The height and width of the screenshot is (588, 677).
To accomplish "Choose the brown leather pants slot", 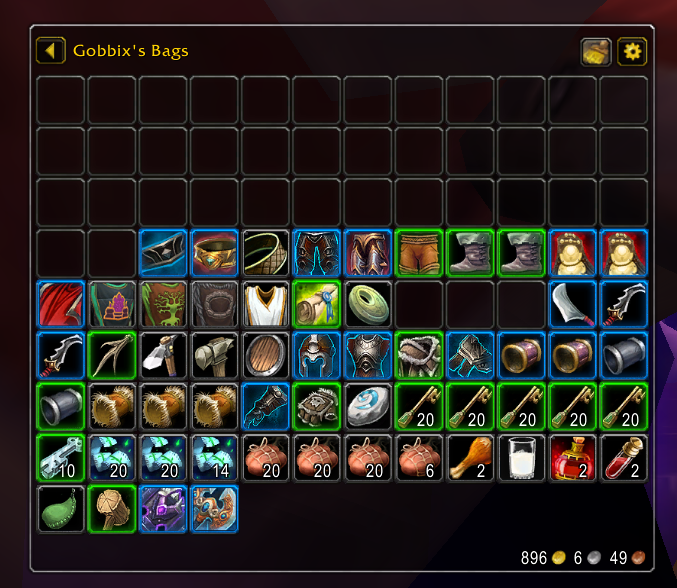I will (419, 253).
